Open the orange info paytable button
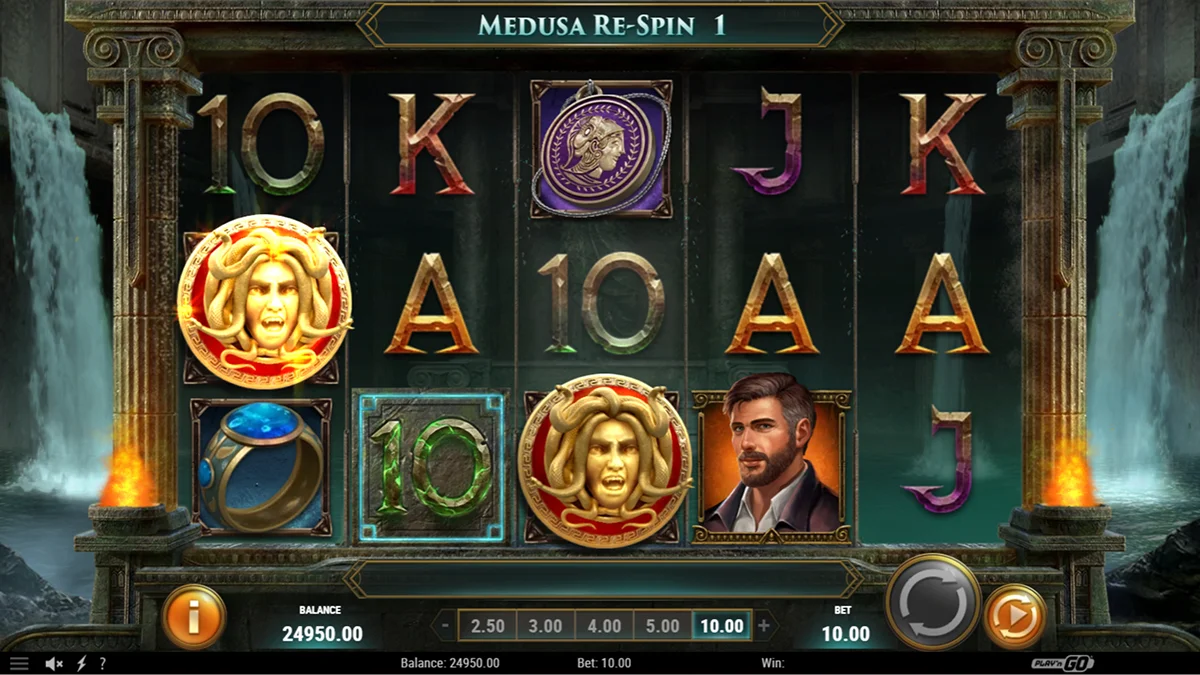Screen dimensions: 1200x675 click(193, 617)
